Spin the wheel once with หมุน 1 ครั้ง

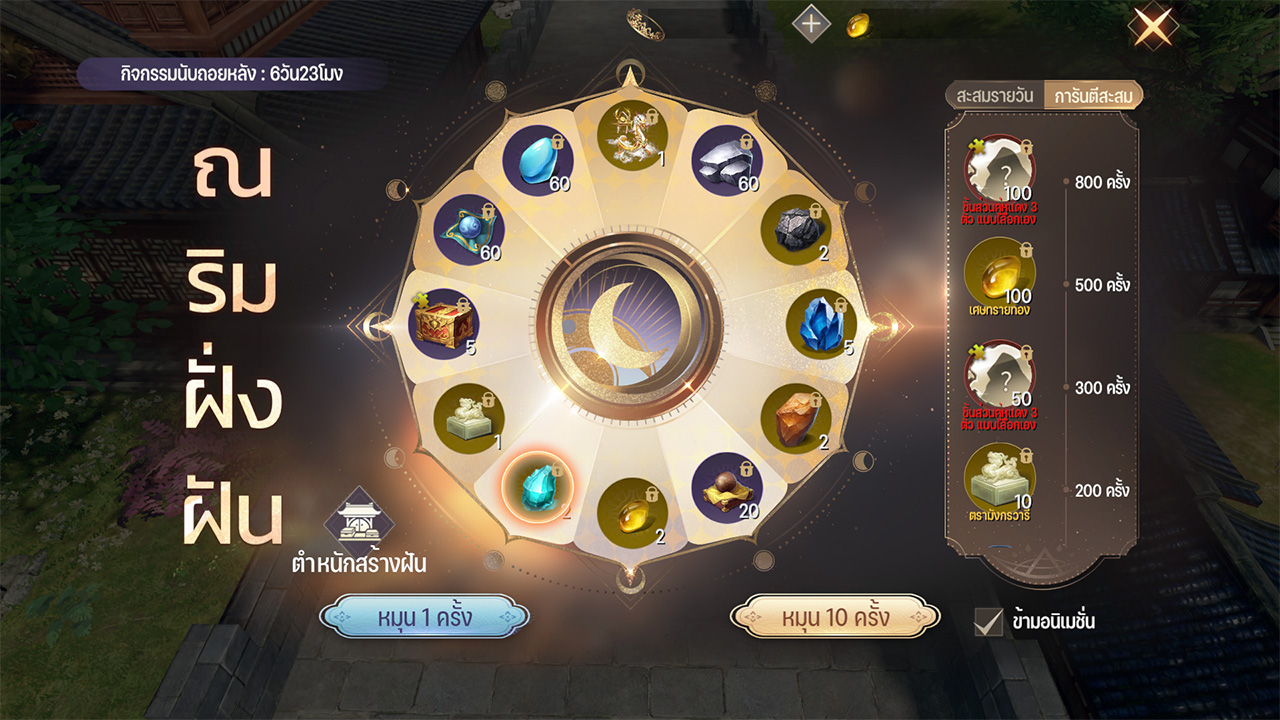pos(424,617)
